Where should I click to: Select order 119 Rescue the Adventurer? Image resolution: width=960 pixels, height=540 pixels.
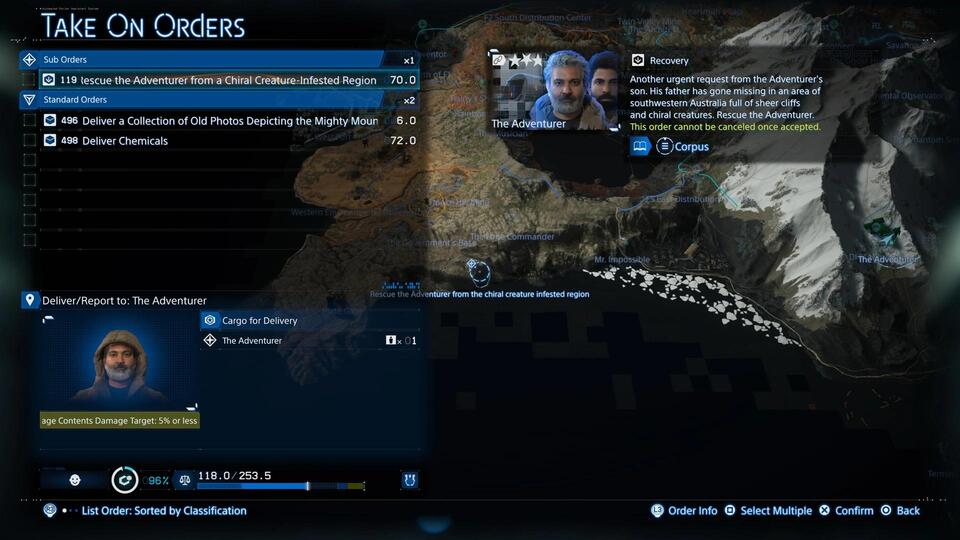(x=230, y=80)
